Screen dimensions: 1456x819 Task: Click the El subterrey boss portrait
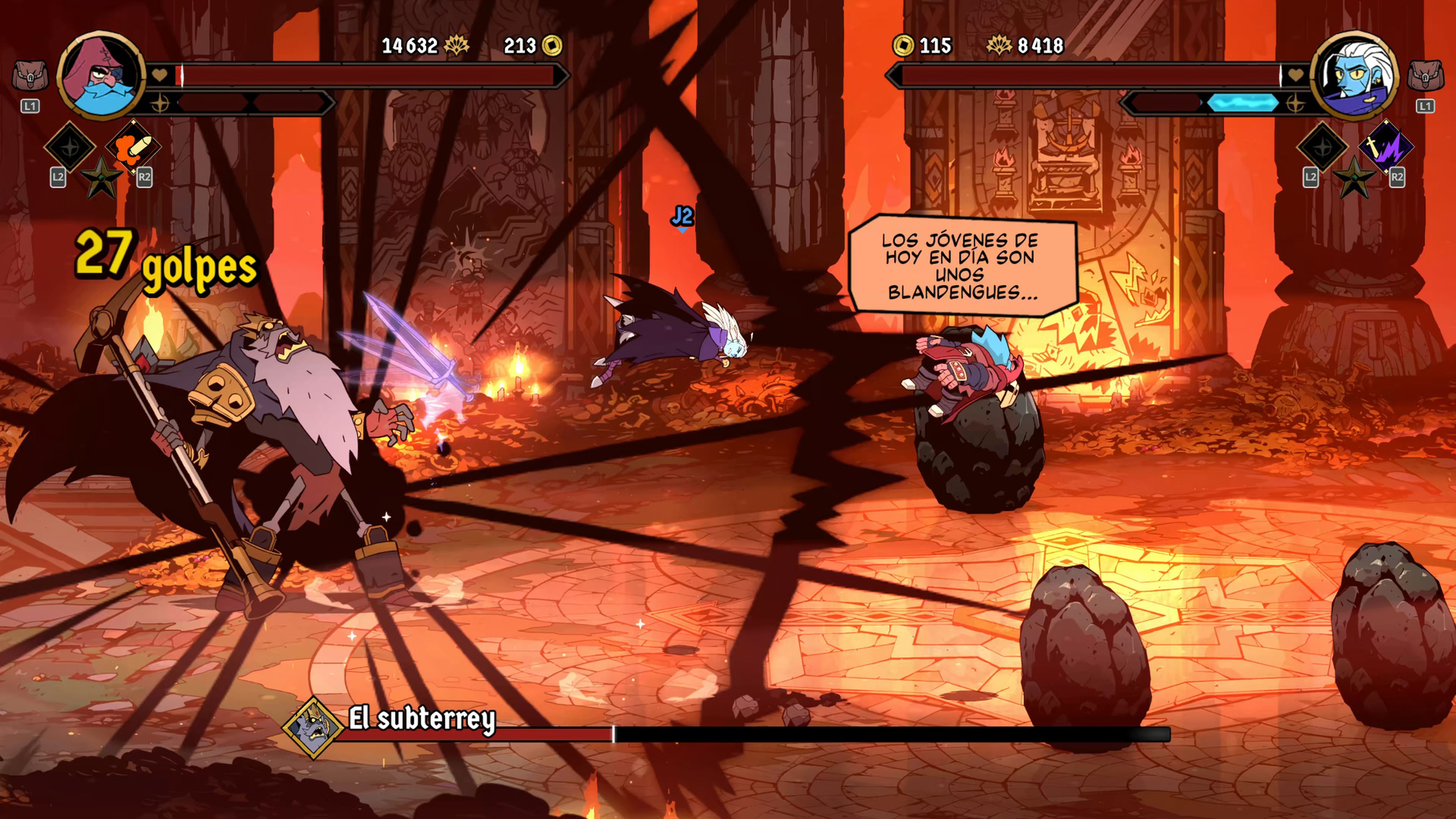pos(312,727)
